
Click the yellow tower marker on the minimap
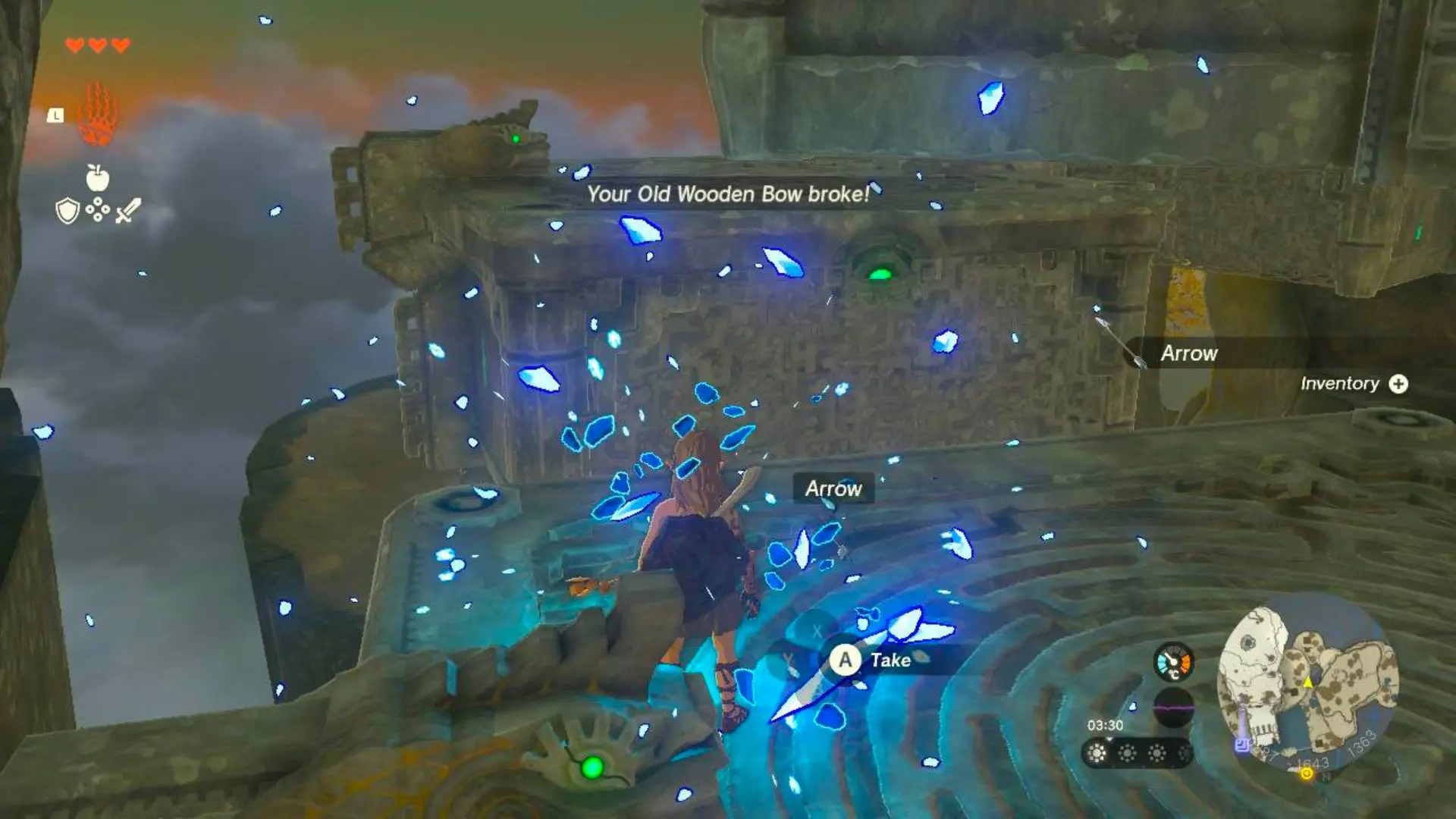[x=1308, y=682]
